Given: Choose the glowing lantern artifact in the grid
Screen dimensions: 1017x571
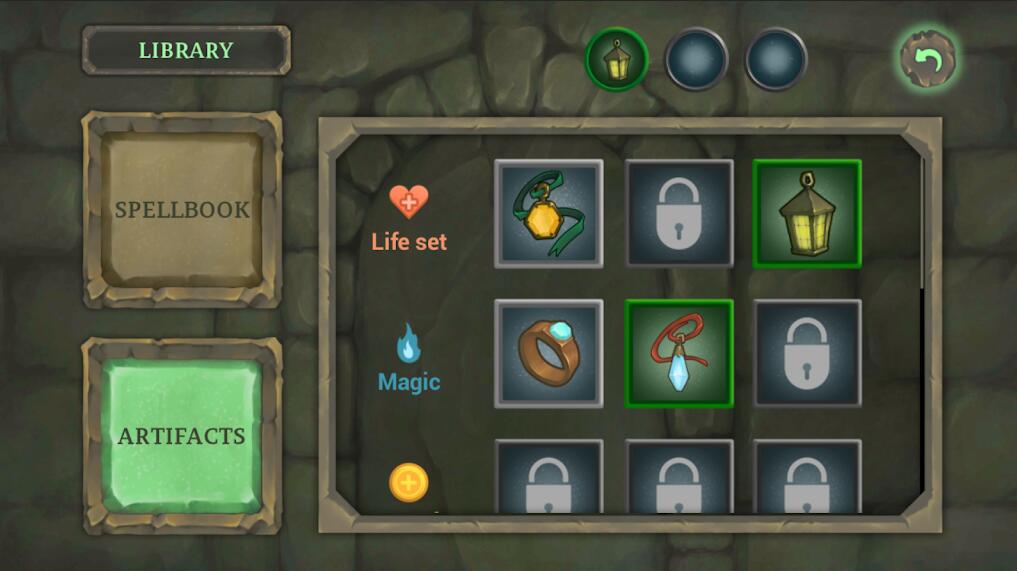Looking at the screenshot, I should (x=807, y=214).
